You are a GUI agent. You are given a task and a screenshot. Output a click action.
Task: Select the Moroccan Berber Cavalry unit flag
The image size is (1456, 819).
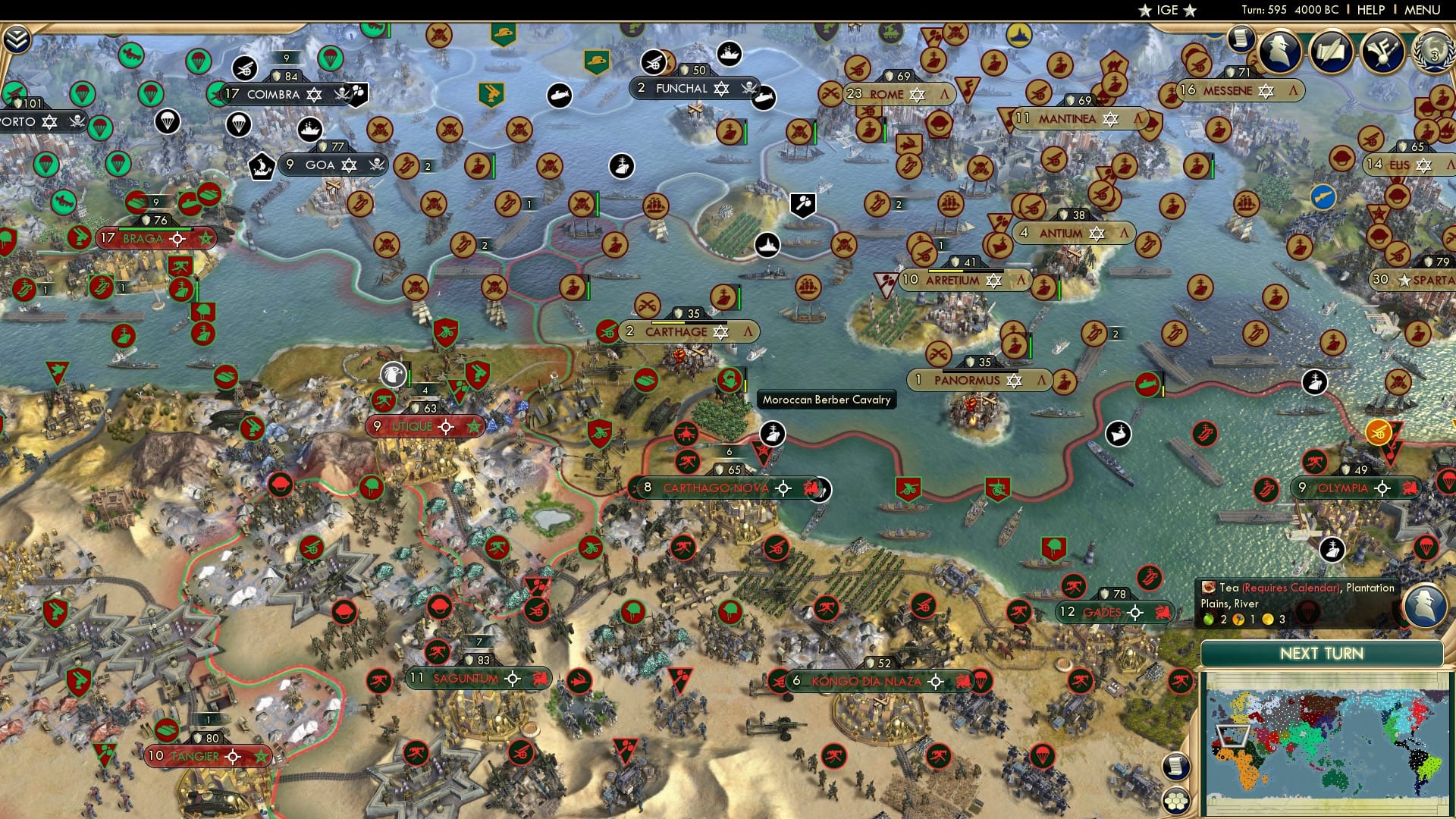728,379
